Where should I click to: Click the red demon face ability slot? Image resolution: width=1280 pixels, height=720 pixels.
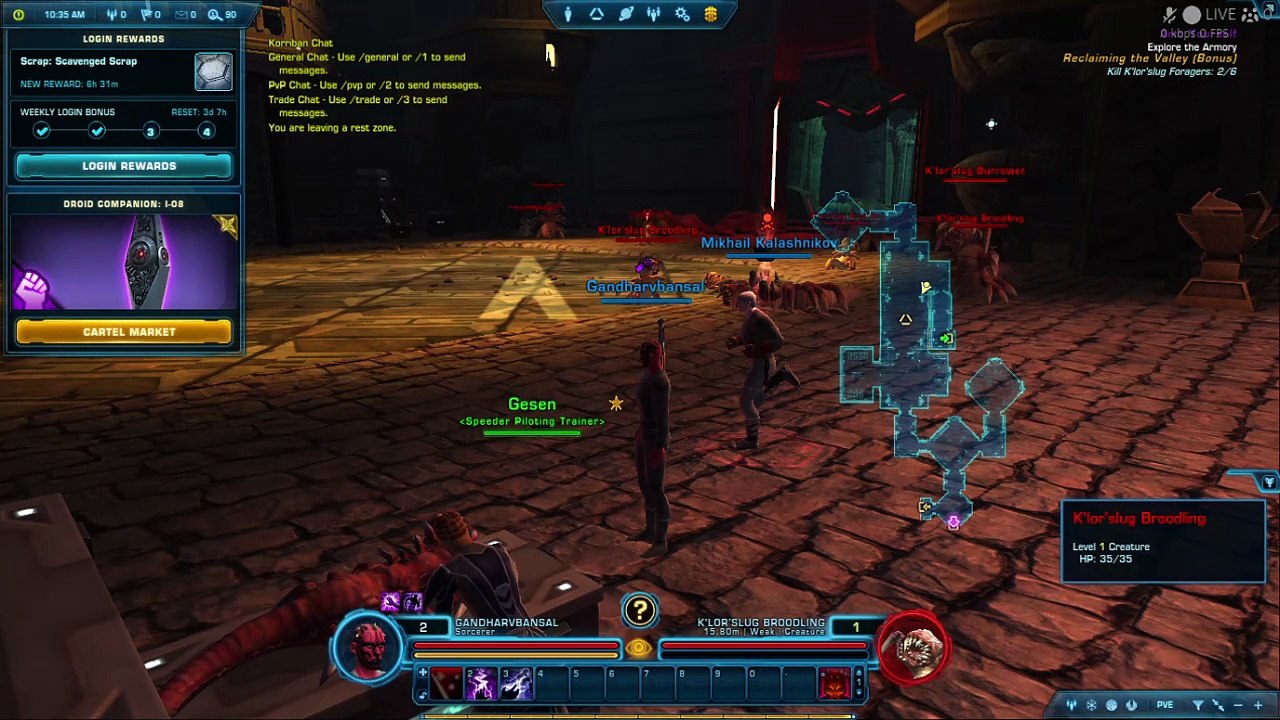834,684
